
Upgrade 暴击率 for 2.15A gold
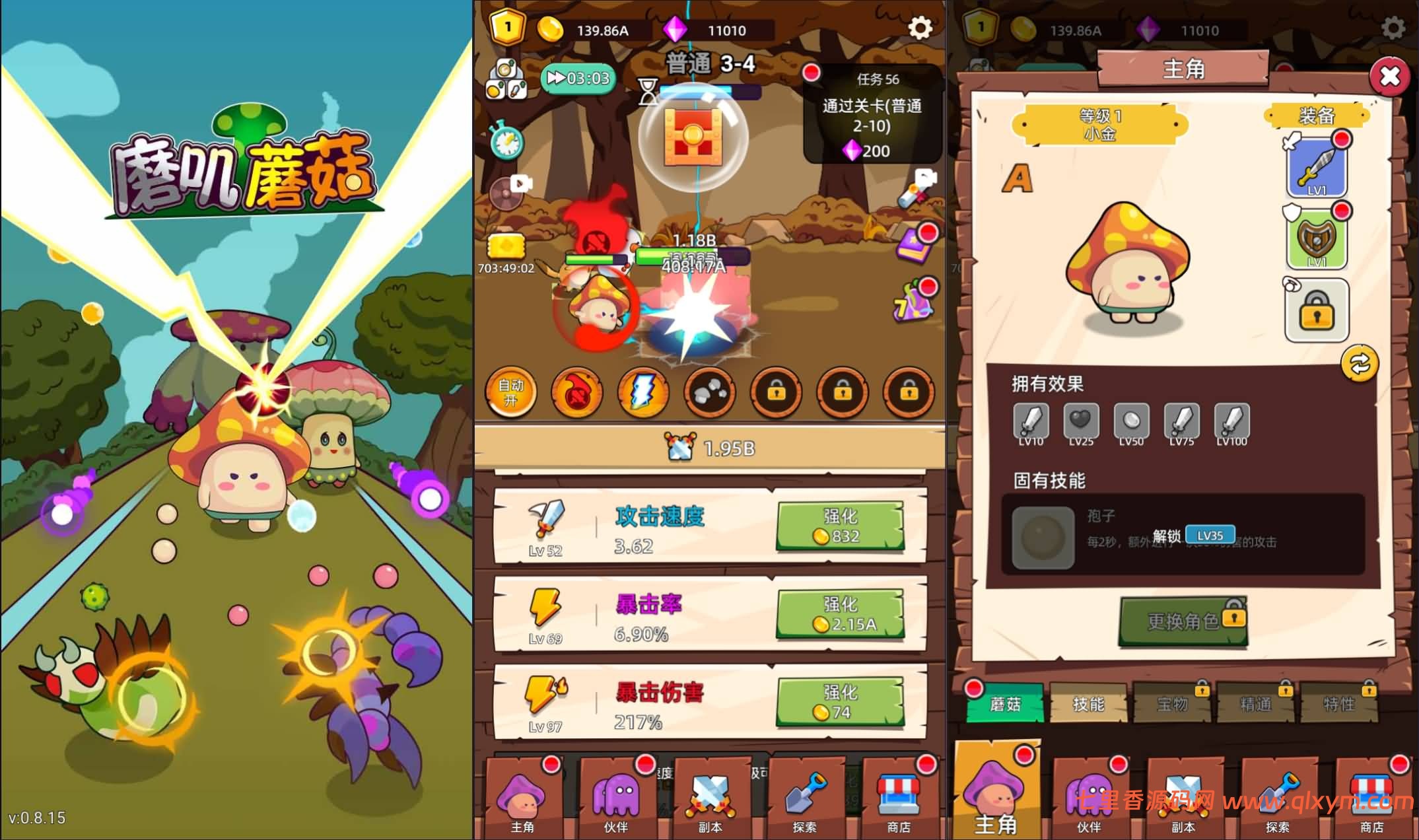point(840,613)
